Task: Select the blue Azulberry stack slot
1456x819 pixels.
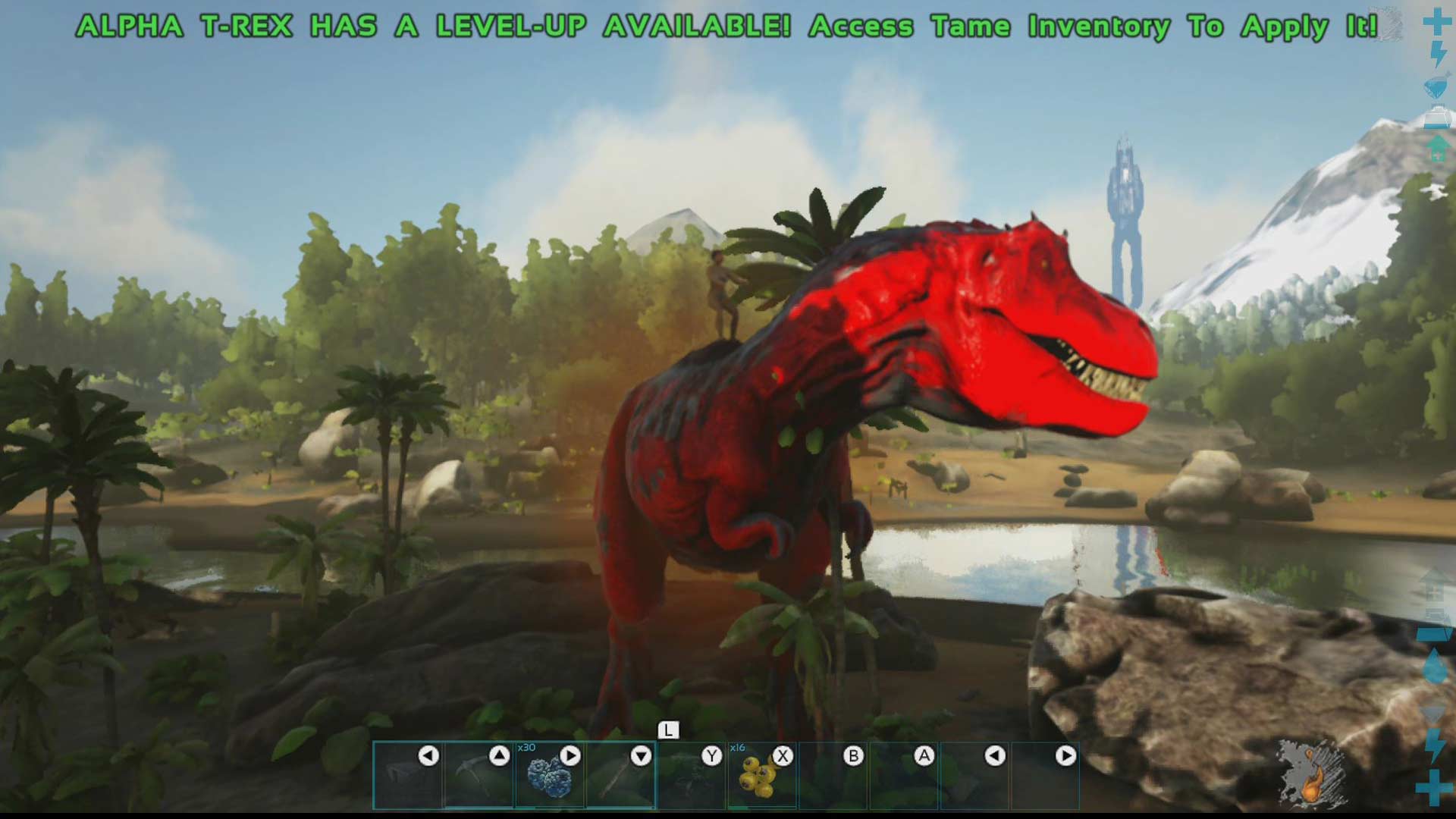Action: point(549,775)
